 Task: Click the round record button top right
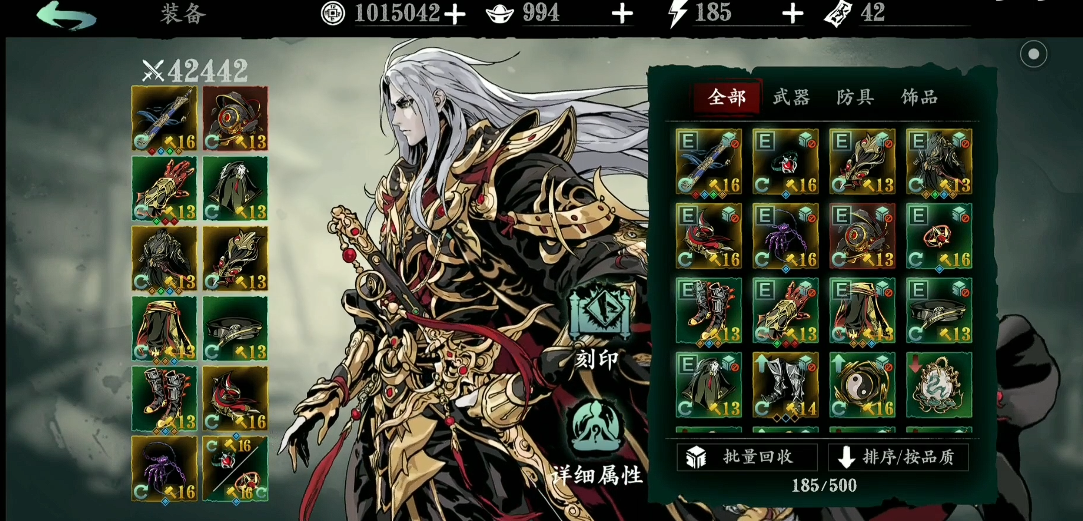(x=1033, y=54)
